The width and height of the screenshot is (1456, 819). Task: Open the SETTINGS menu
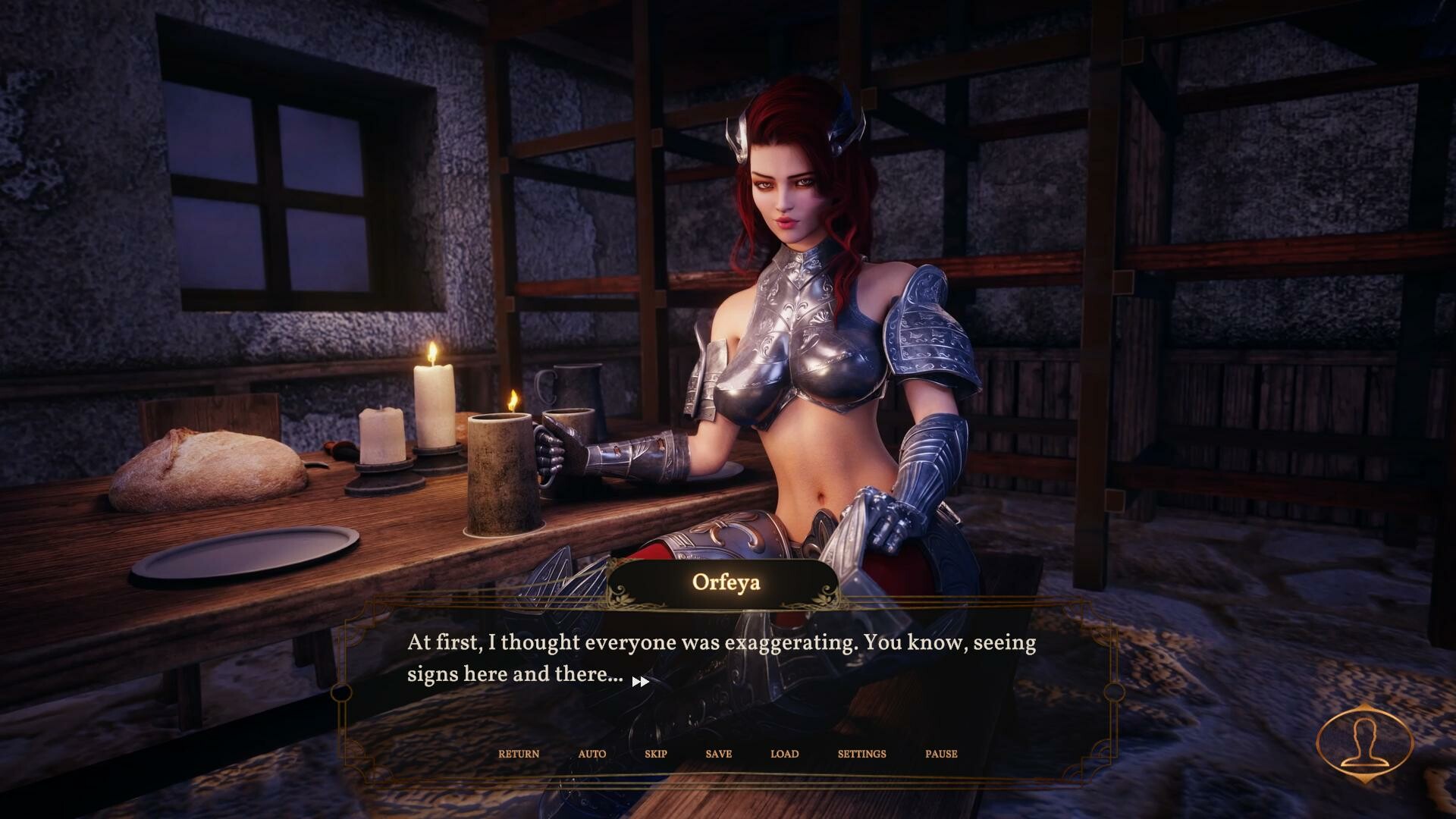pos(861,754)
